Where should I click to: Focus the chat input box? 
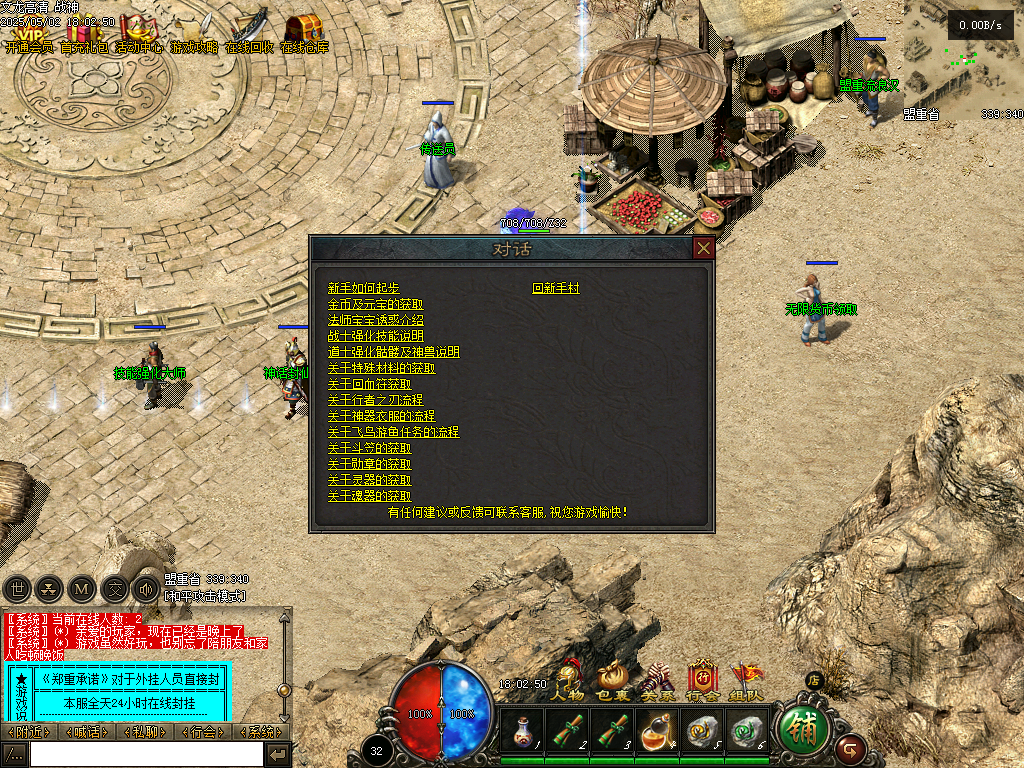145,754
